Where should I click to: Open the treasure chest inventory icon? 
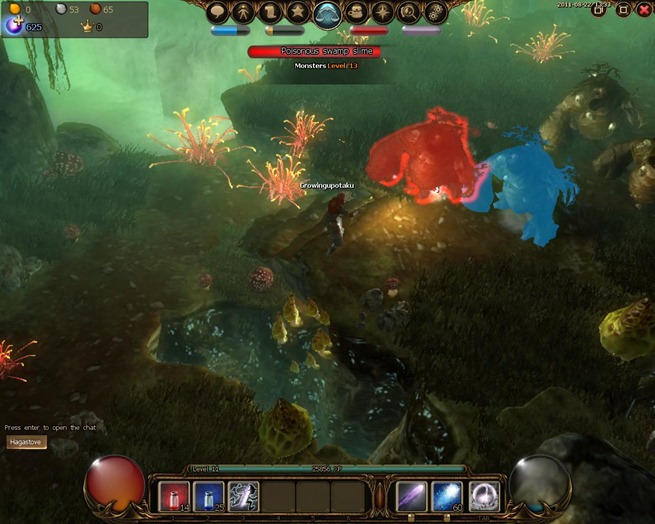tap(357, 12)
